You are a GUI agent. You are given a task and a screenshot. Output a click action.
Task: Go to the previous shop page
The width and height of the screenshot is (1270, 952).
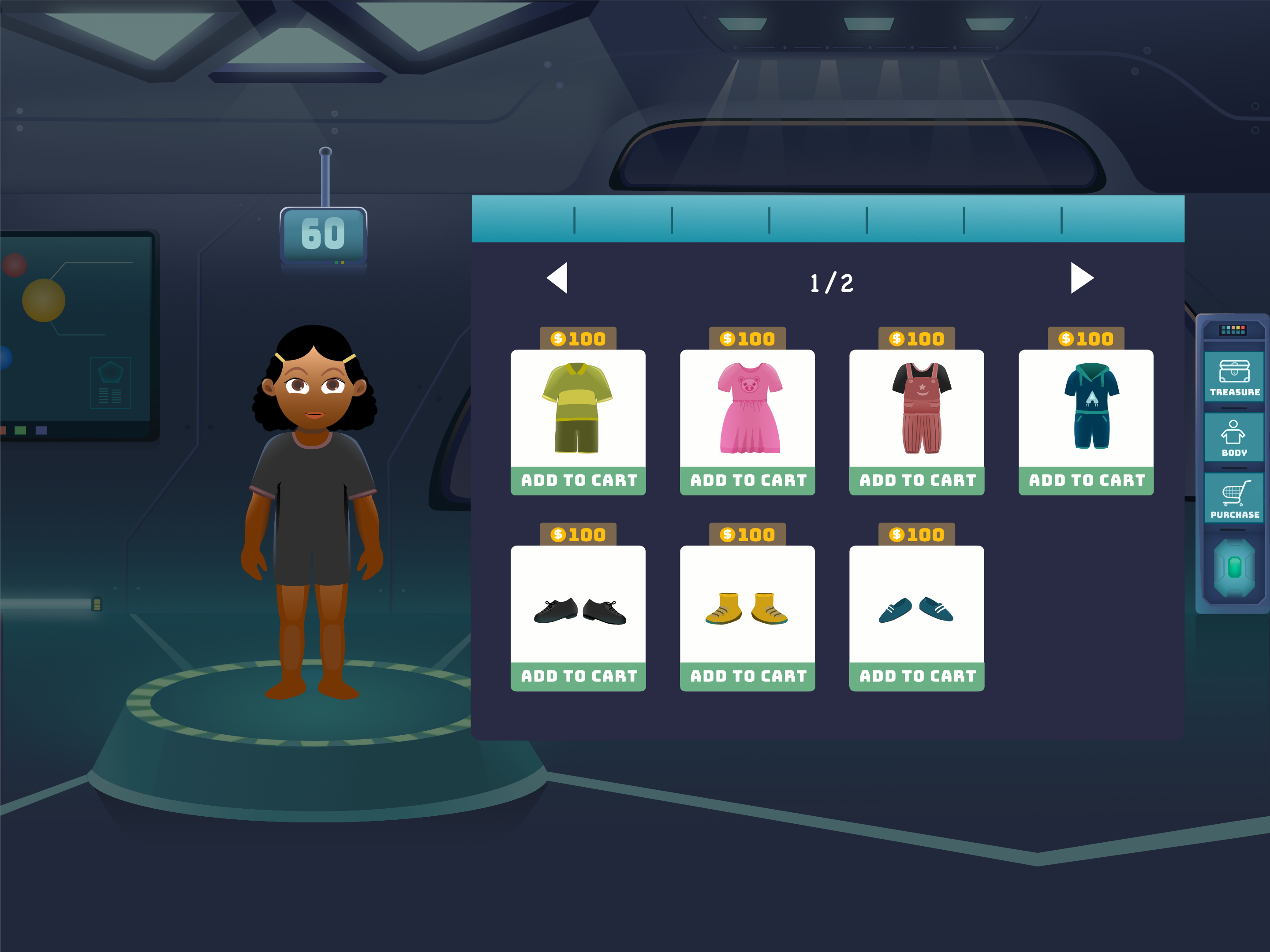pos(557,278)
